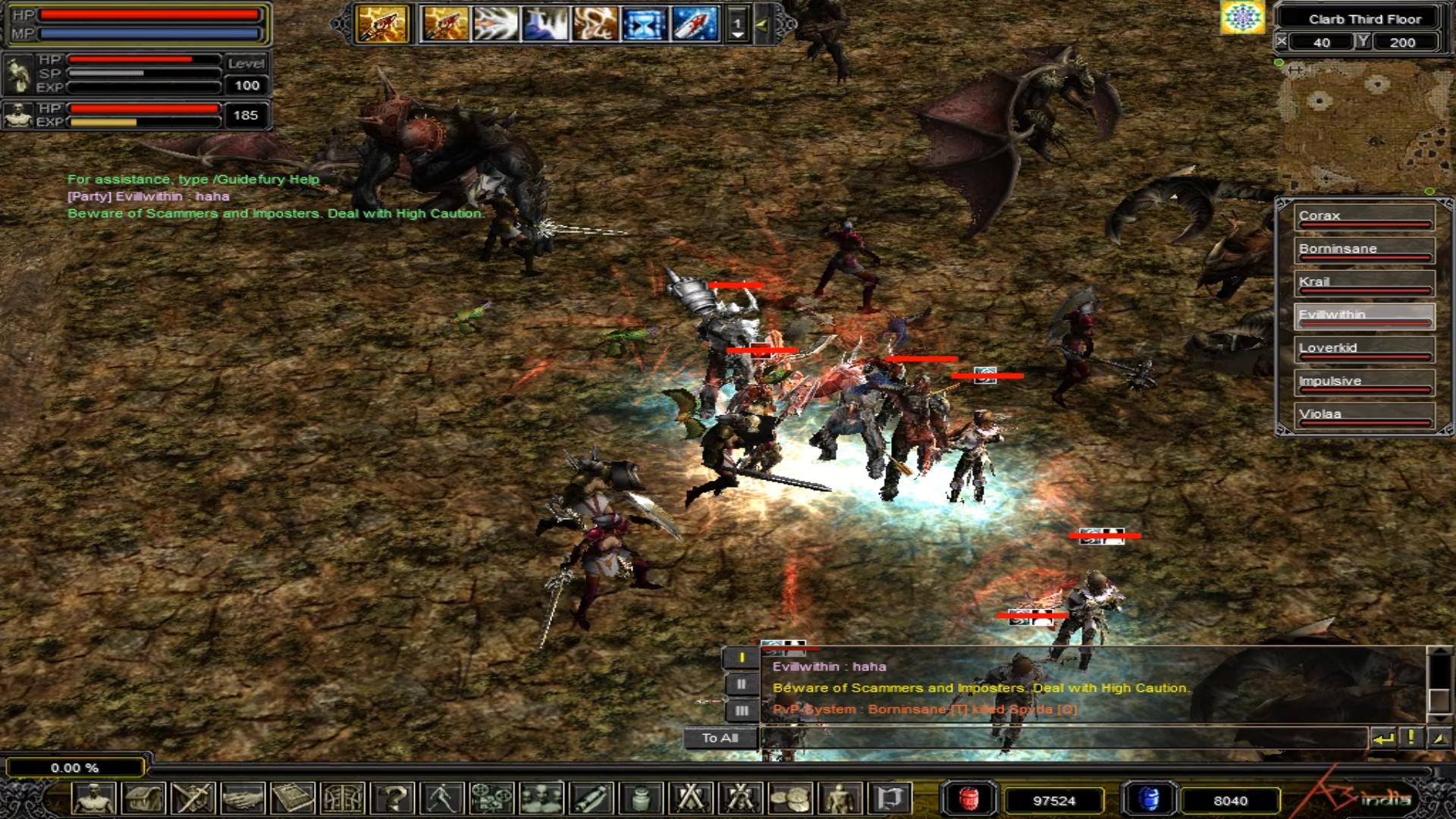Activate the blue sword-in-ground skill
Screen dimensions: 1456x819
545,24
